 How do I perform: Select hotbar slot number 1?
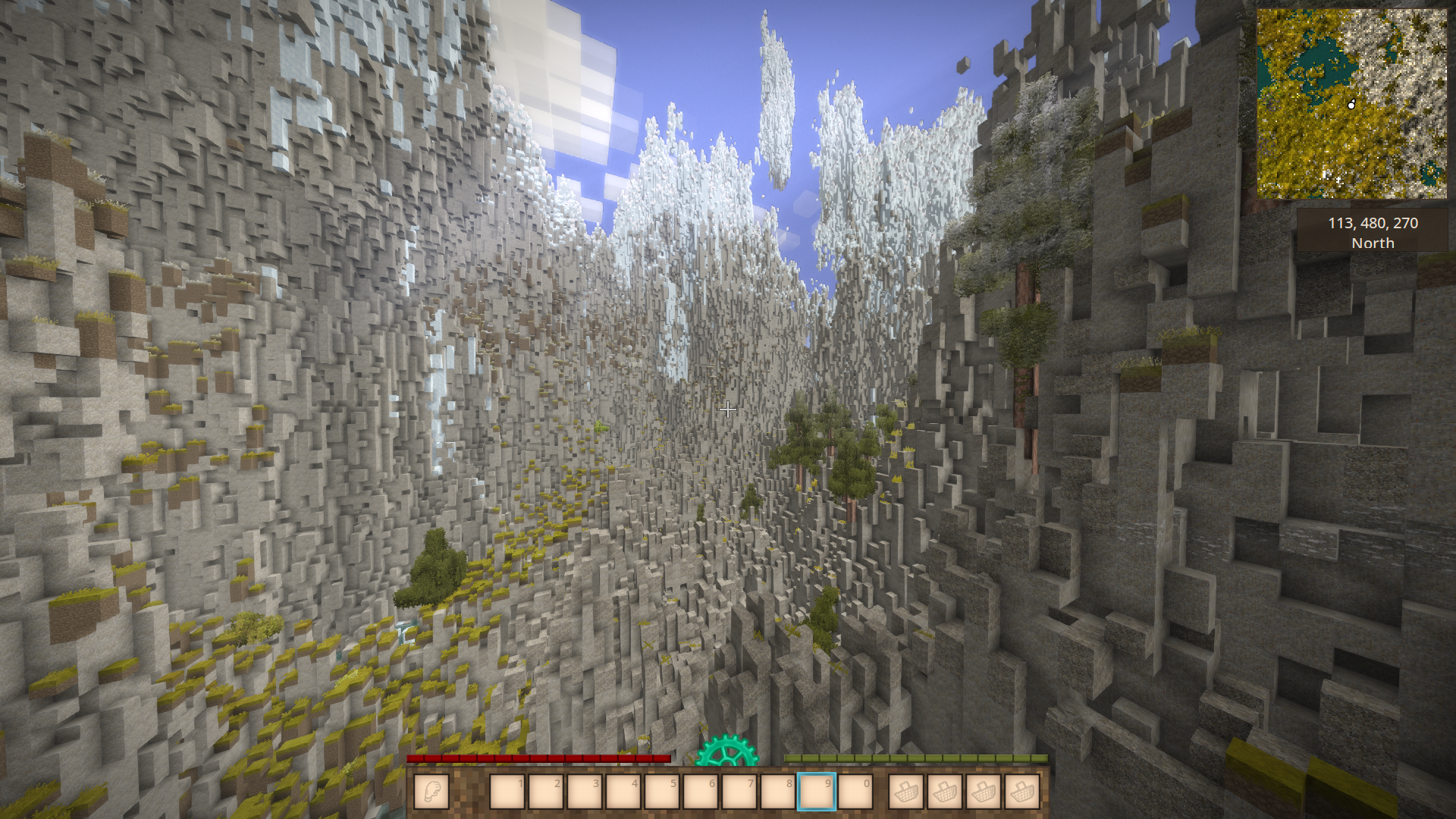507,792
